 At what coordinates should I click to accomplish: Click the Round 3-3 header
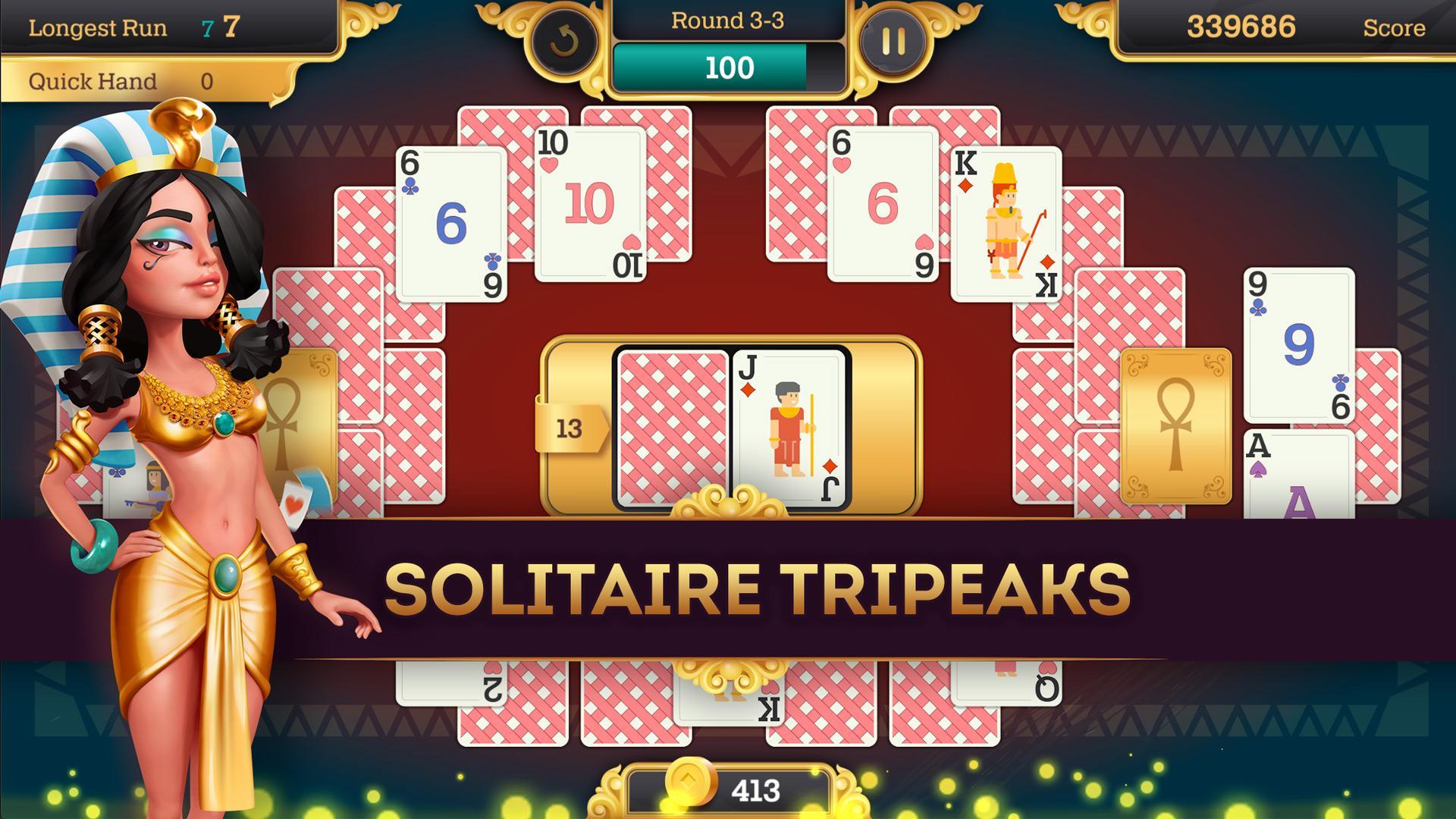pyautogui.click(x=730, y=21)
